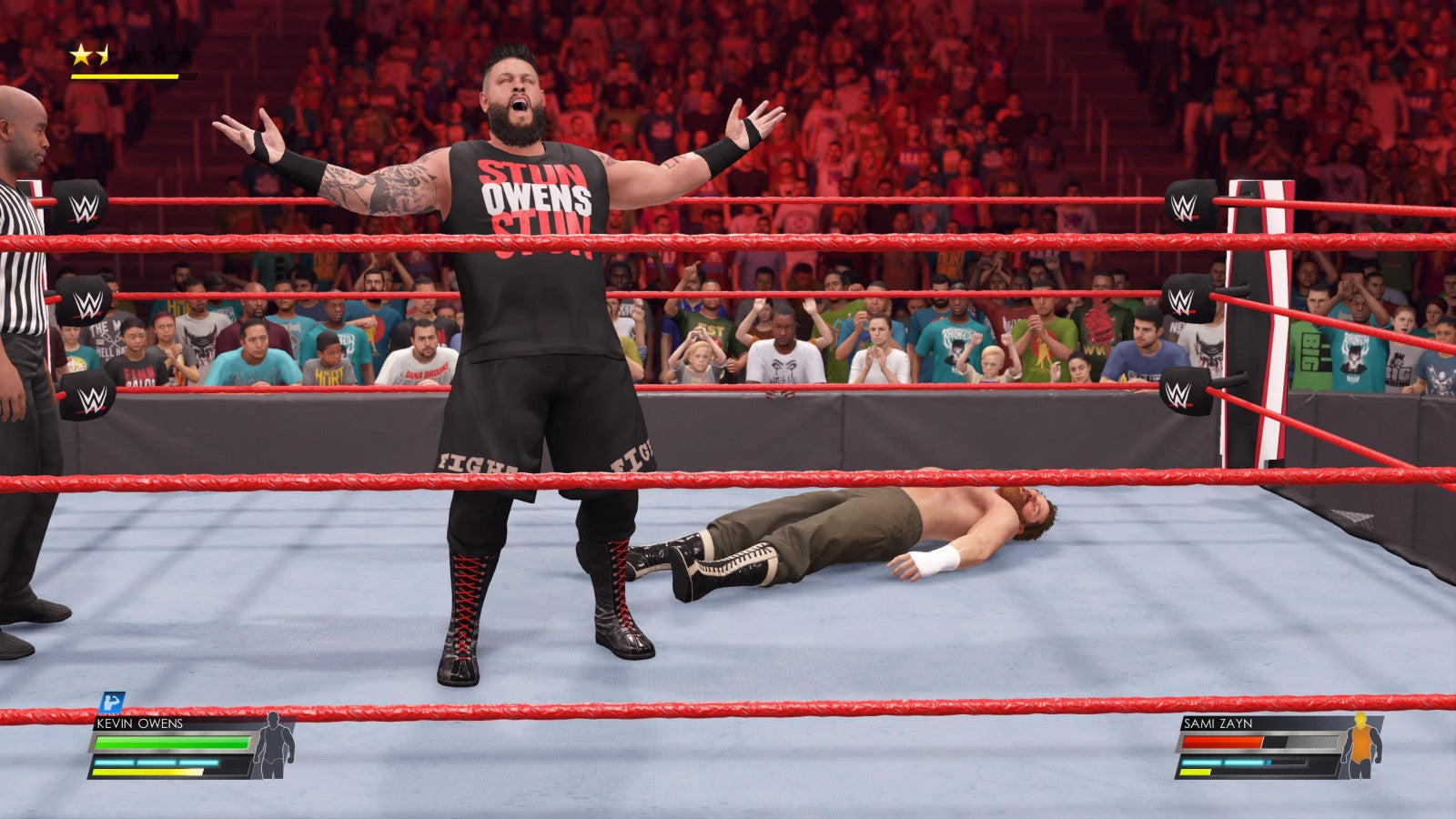Select the KEVIN OWENS nameplate
1456x819 pixels.
138,723
